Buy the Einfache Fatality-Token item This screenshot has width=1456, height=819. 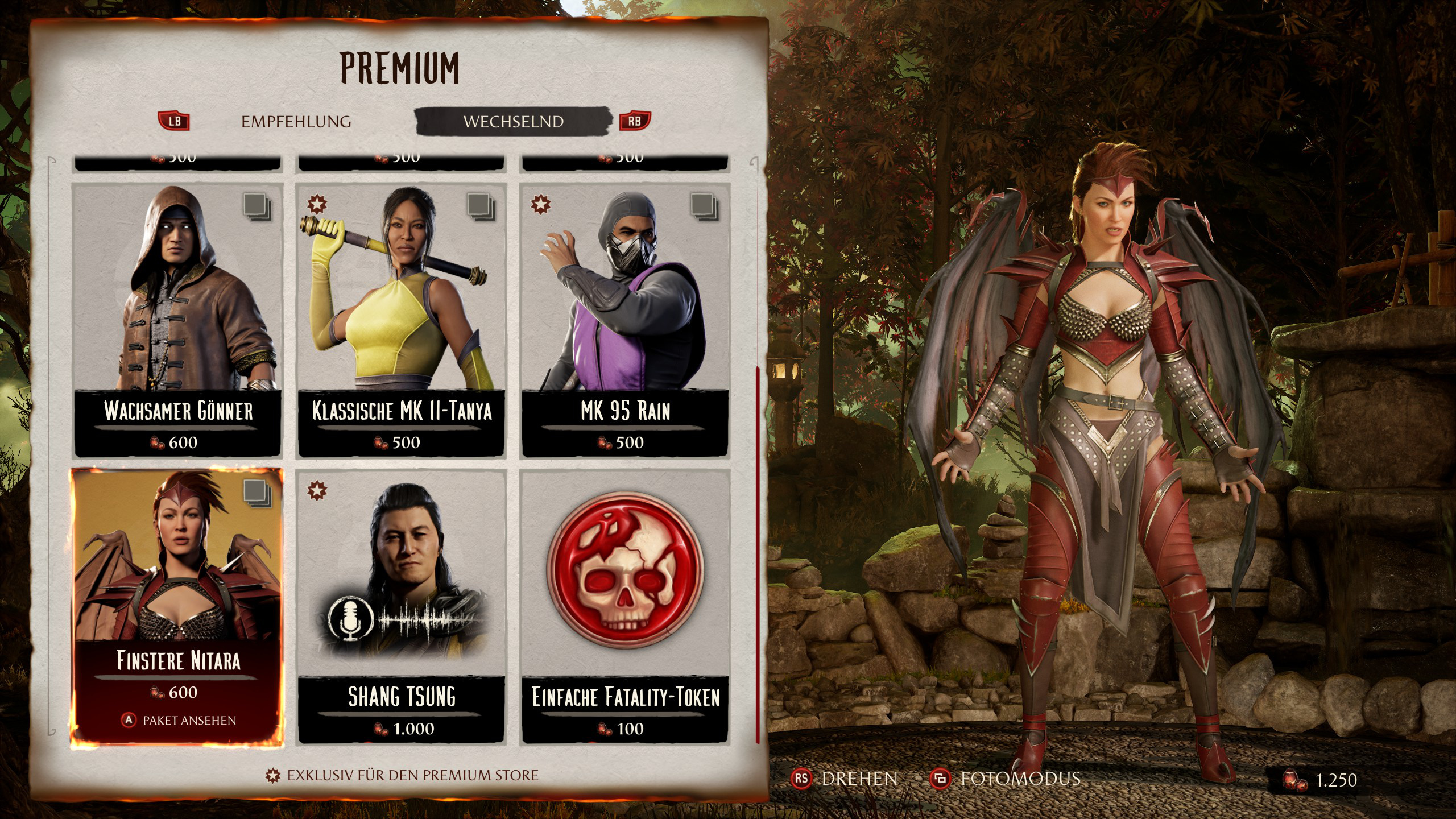point(624,606)
